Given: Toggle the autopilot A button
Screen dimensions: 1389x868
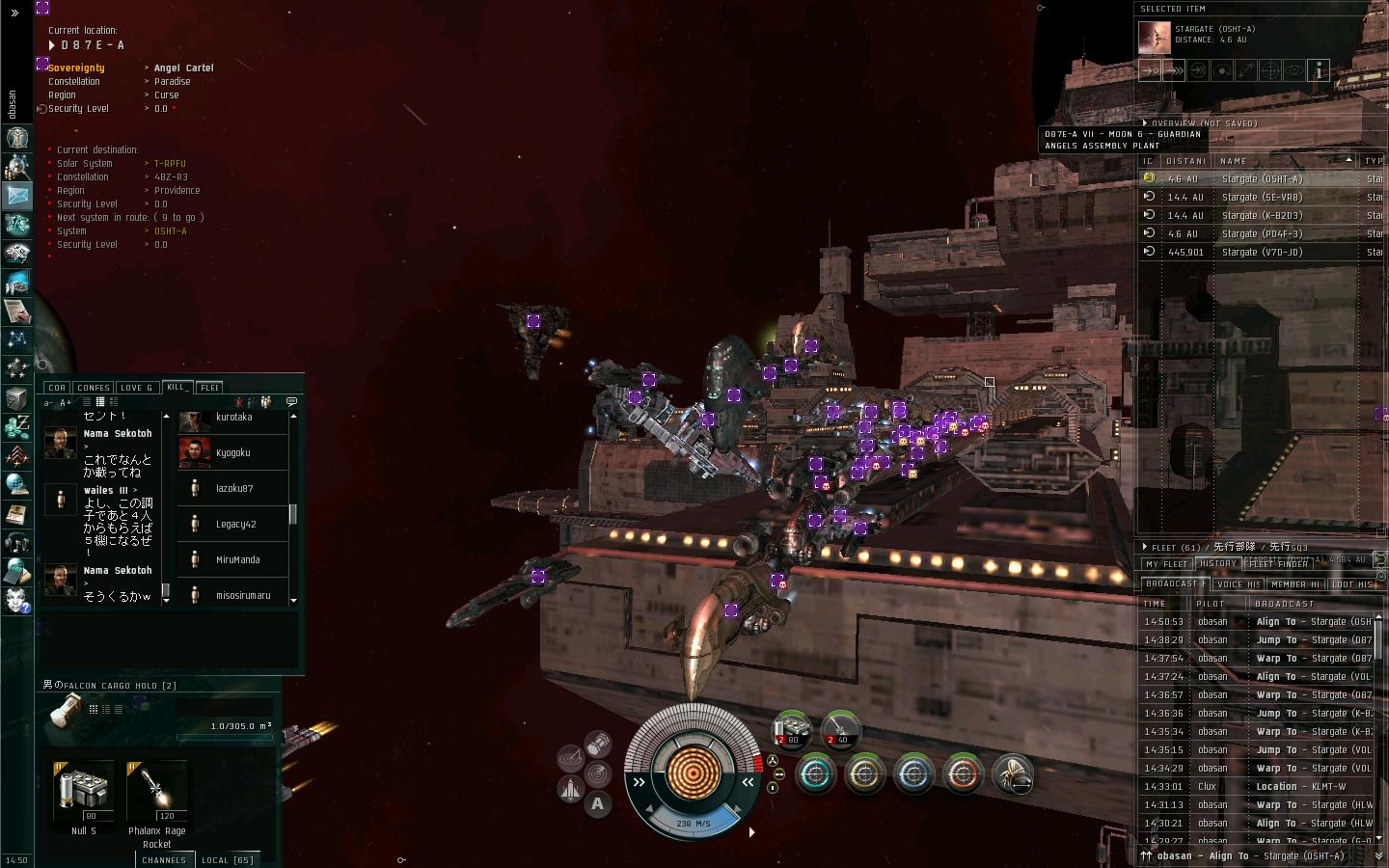Looking at the screenshot, I should tap(597, 802).
